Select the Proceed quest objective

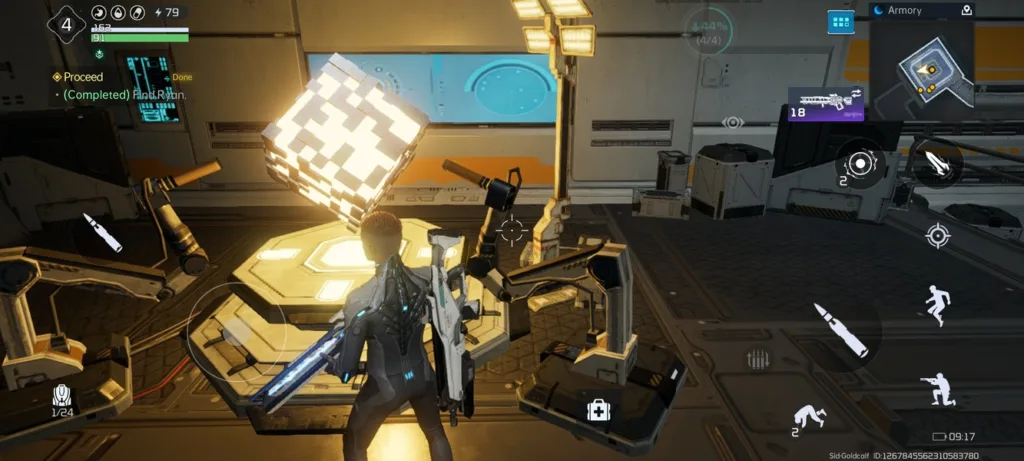[83, 77]
